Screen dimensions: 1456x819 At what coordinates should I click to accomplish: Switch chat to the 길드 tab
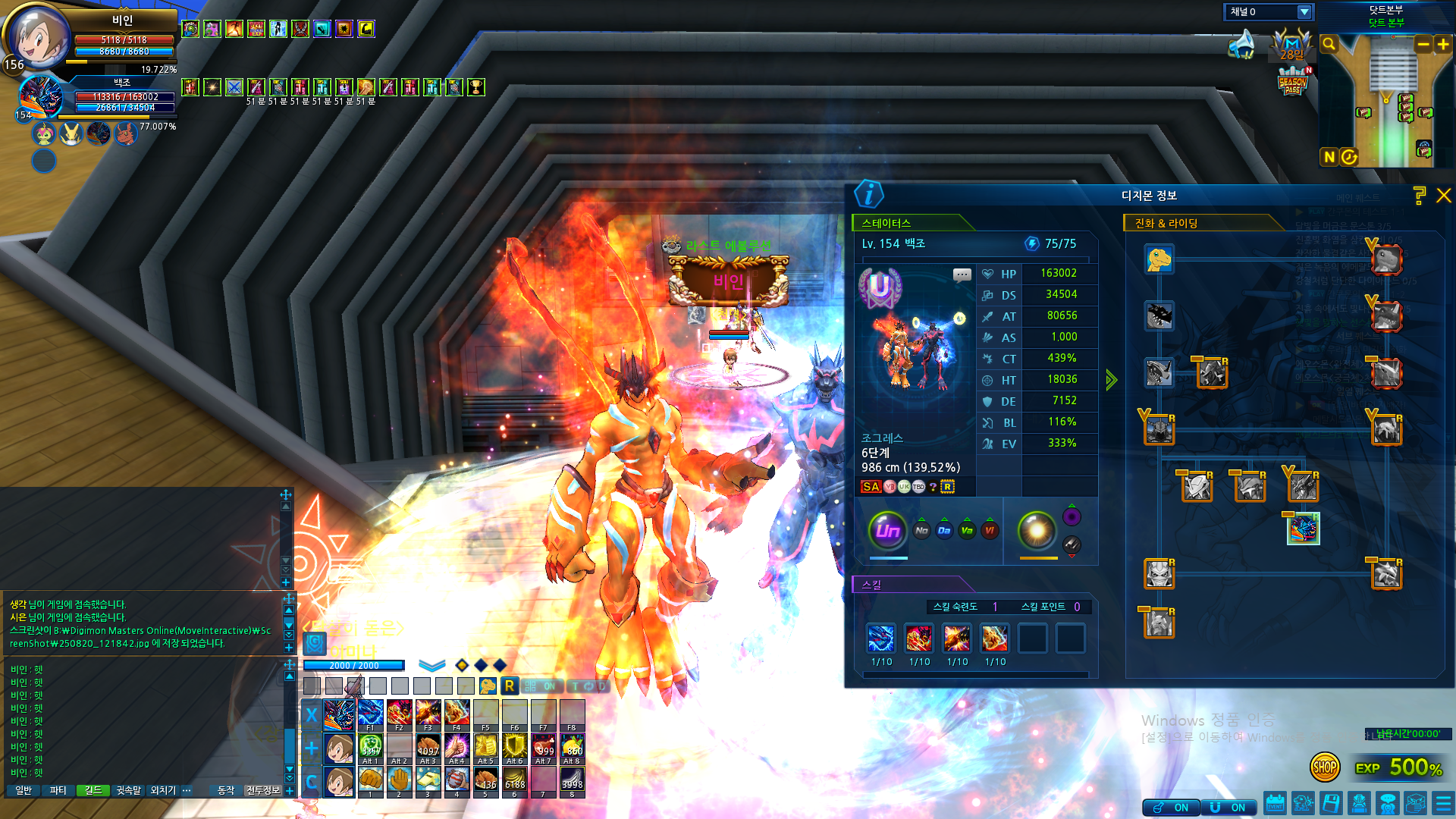[93, 790]
